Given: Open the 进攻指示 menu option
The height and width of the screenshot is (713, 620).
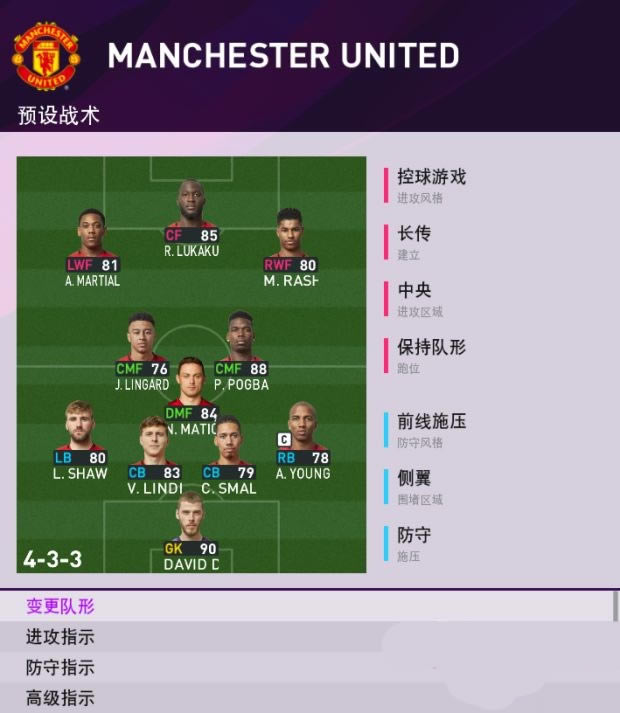Looking at the screenshot, I should pyautogui.click(x=60, y=637).
